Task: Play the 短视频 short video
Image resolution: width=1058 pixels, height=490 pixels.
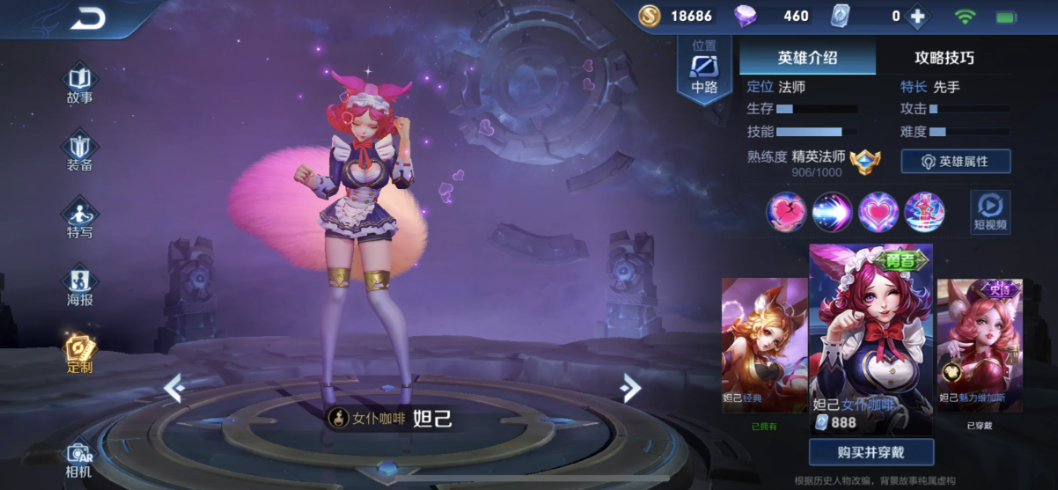Action: pyautogui.click(x=990, y=212)
